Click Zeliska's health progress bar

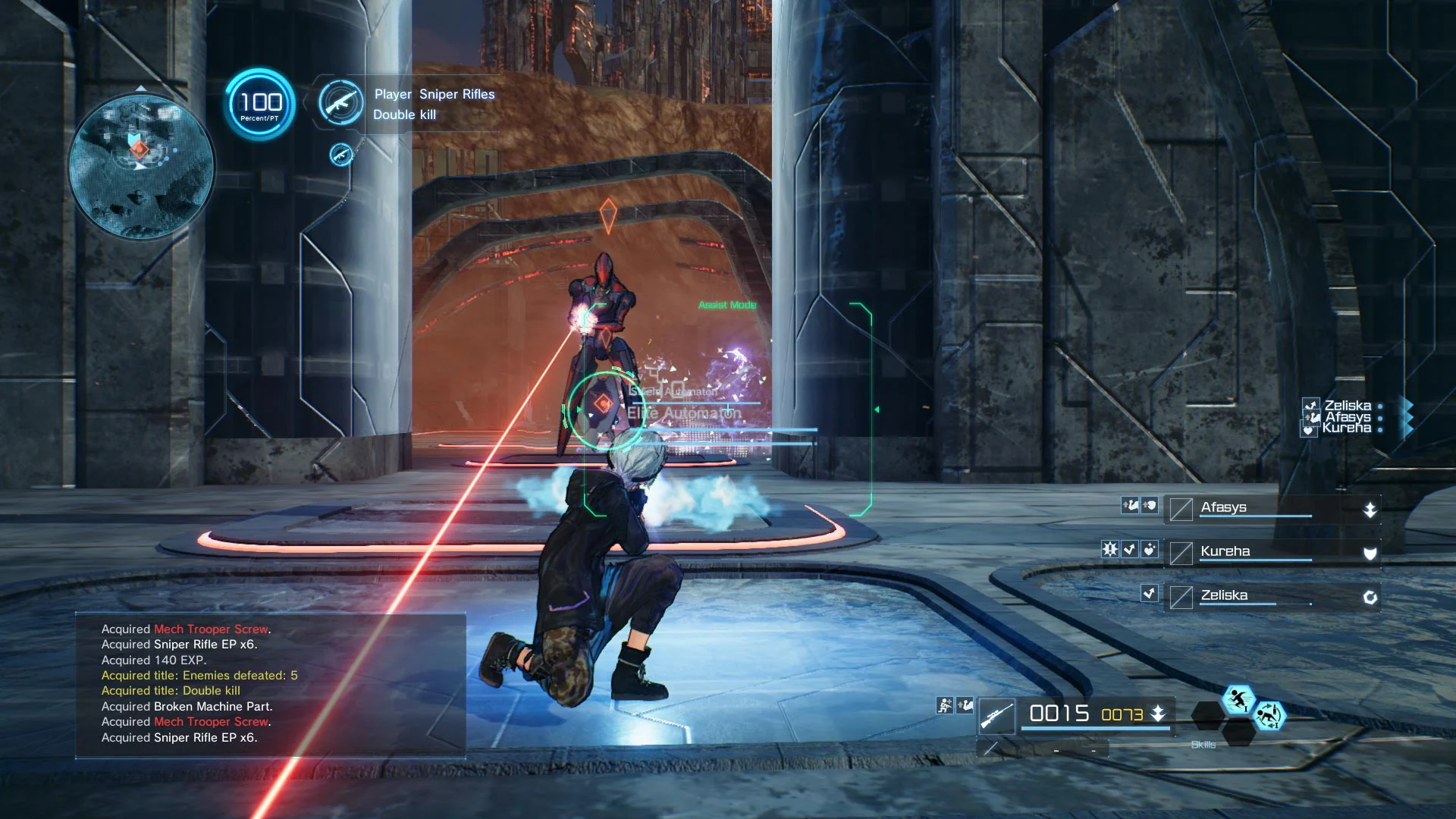[1255, 604]
